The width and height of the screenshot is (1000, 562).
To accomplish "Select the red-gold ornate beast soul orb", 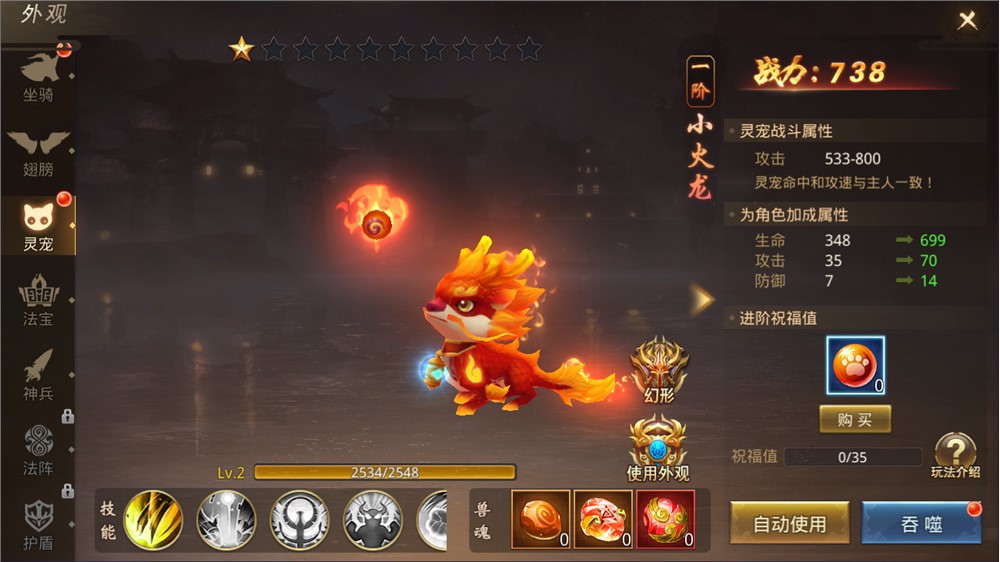I will 665,519.
